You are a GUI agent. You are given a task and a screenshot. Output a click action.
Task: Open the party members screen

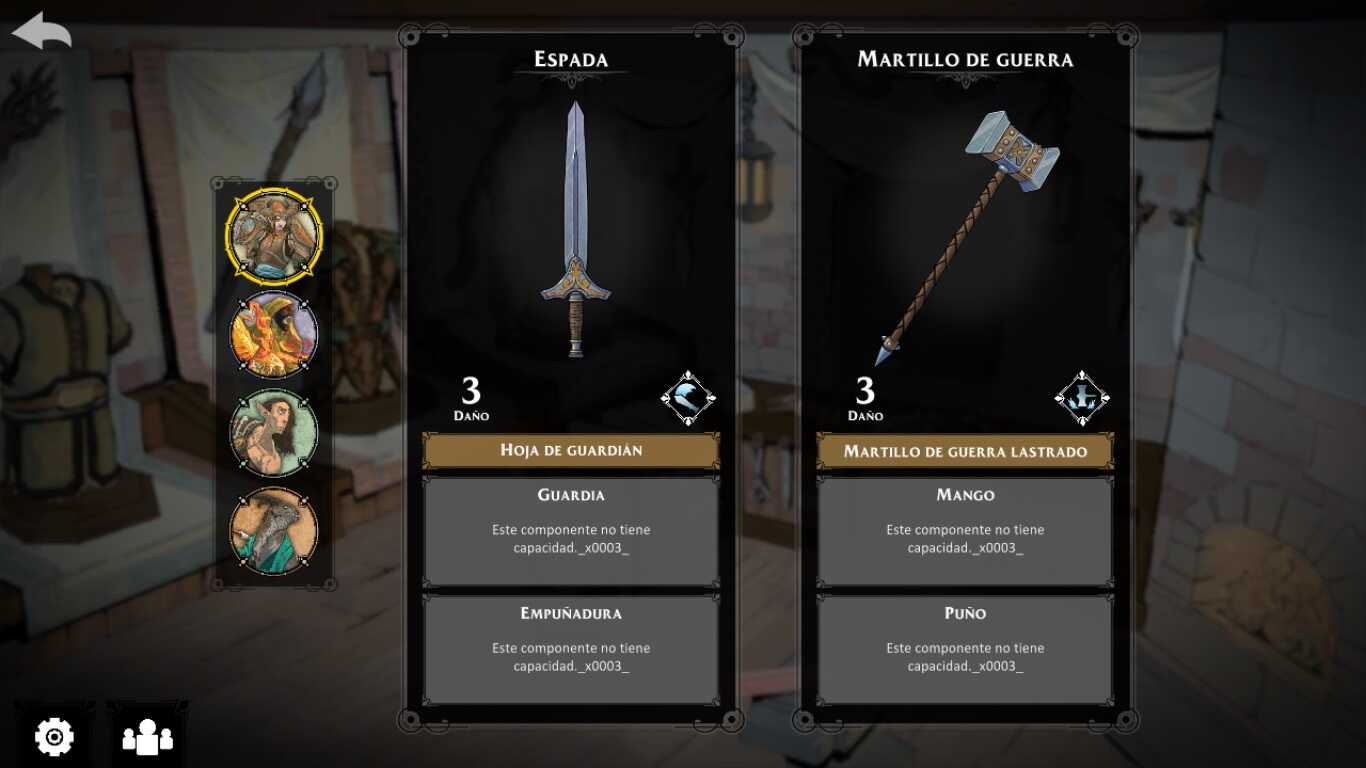(147, 737)
